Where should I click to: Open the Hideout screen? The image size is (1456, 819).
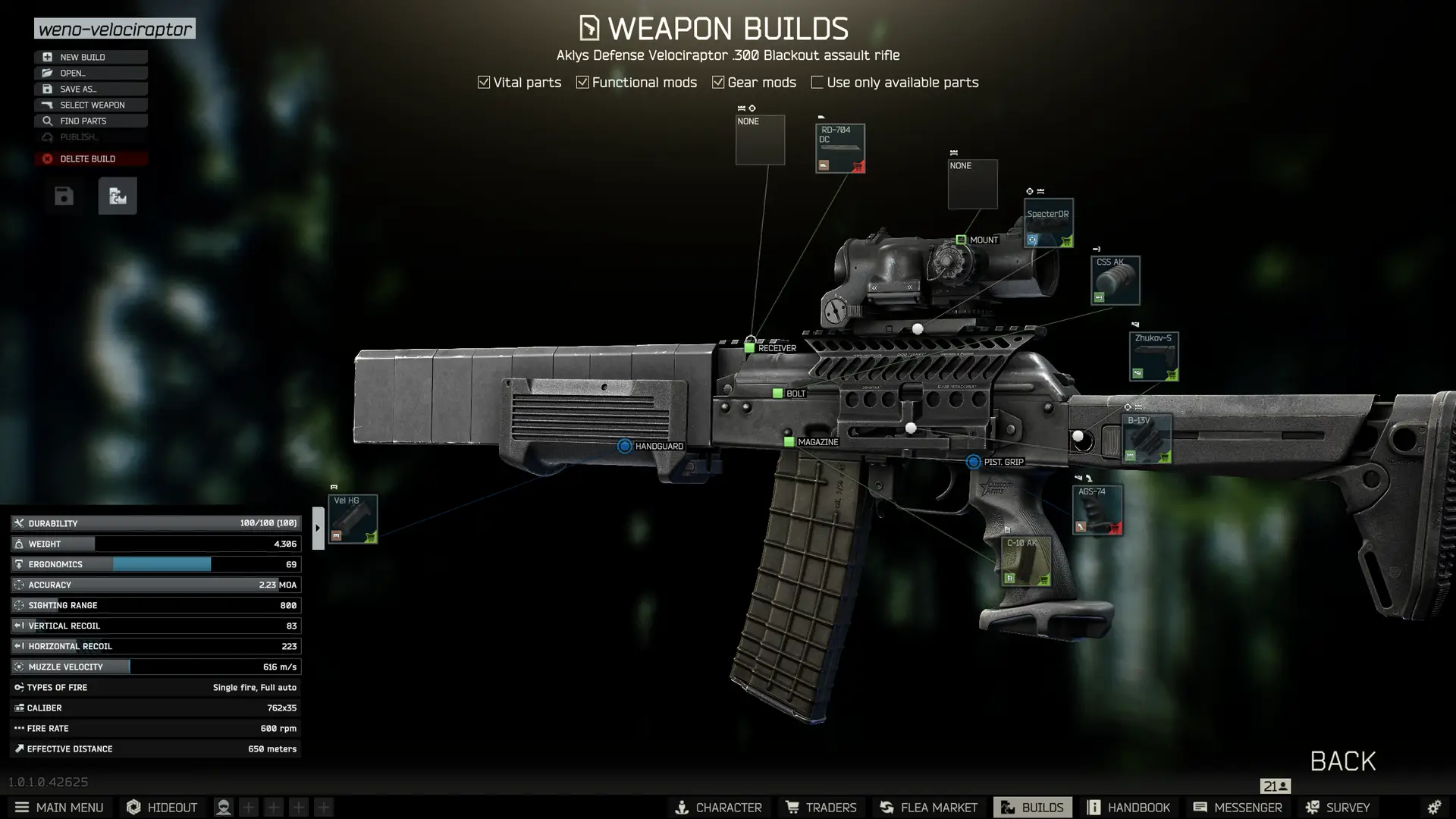coord(162,807)
